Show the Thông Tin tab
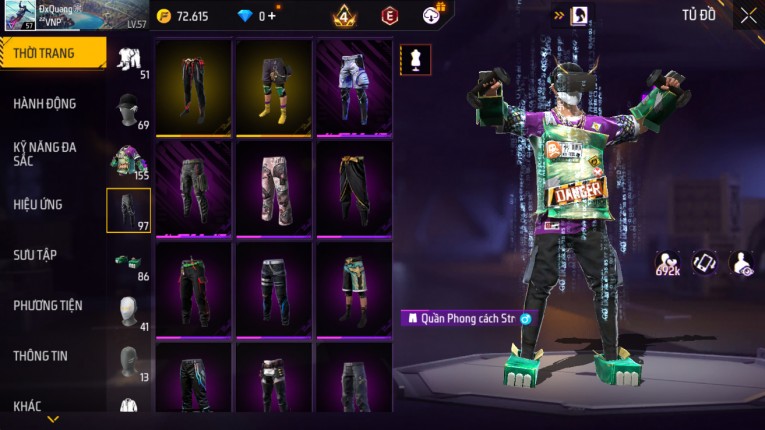 pyautogui.click(x=40, y=356)
